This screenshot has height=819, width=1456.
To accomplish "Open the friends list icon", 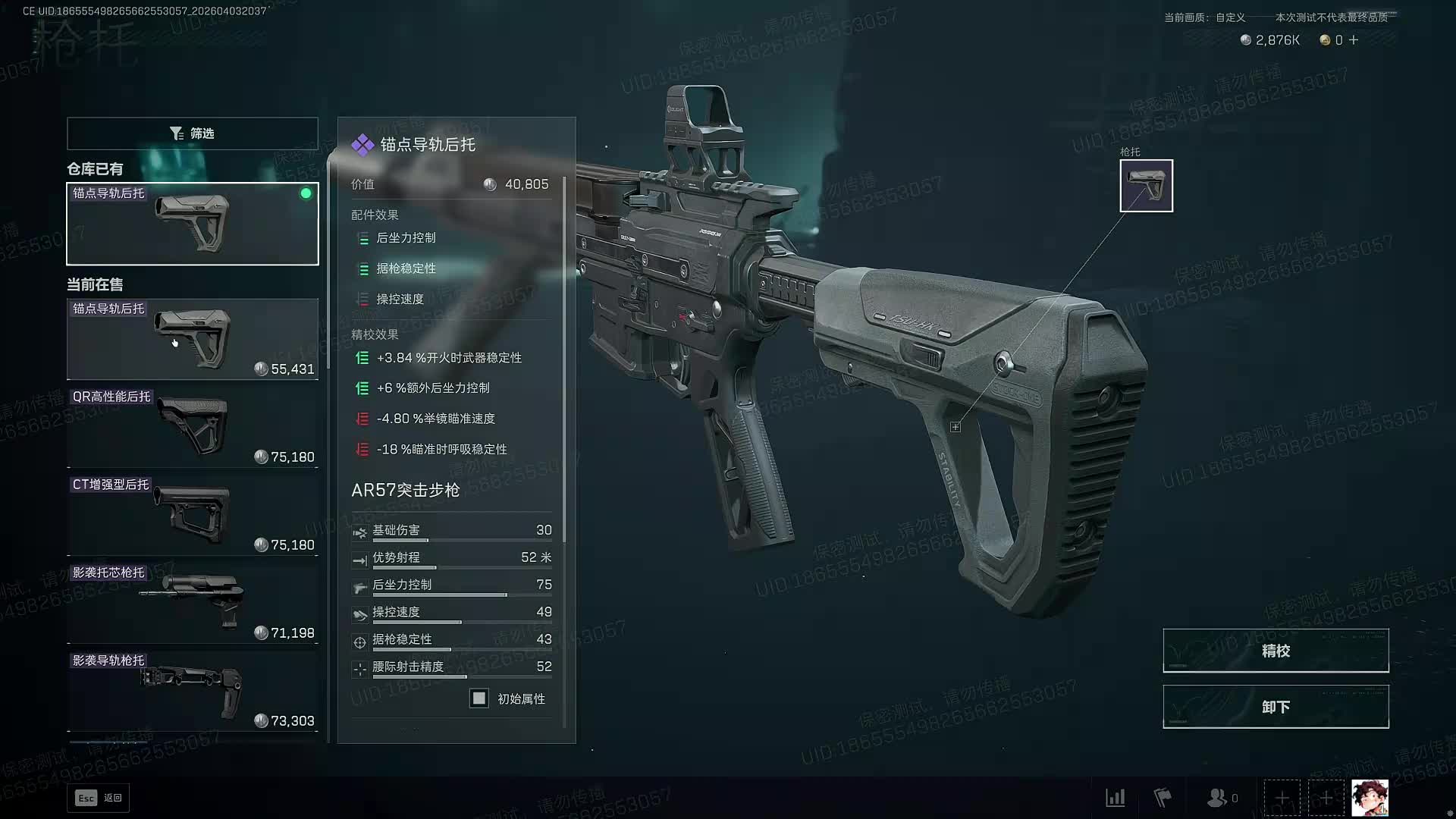I will pos(1221,798).
